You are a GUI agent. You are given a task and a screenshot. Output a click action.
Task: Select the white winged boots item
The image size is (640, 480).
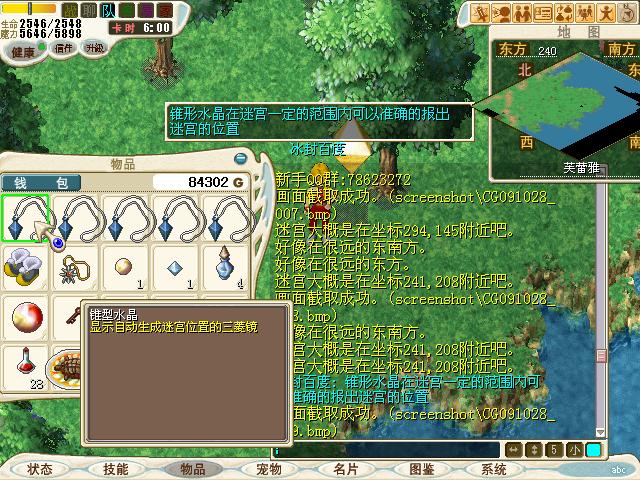pos(24,267)
